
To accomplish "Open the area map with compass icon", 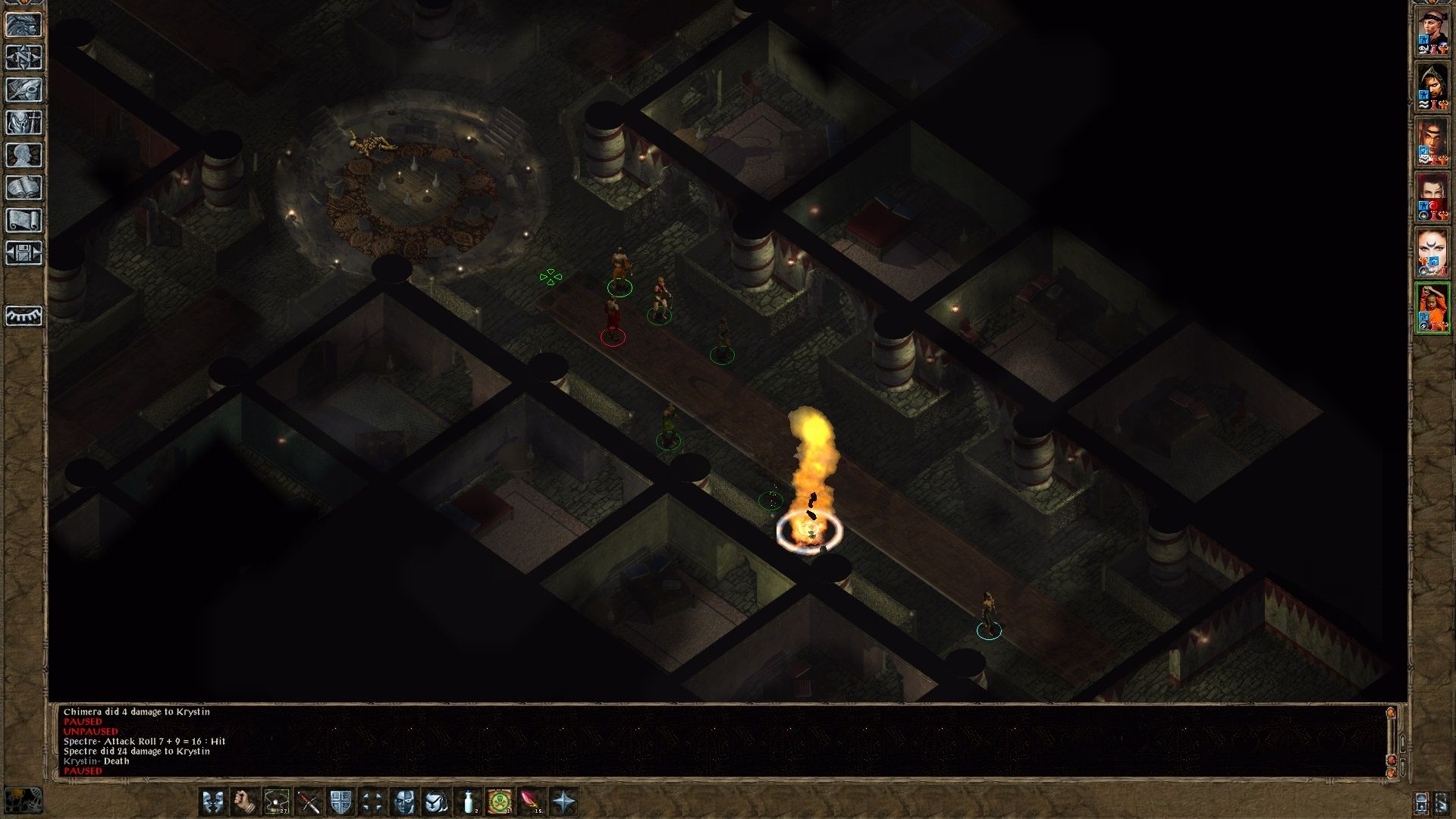I will (24, 58).
